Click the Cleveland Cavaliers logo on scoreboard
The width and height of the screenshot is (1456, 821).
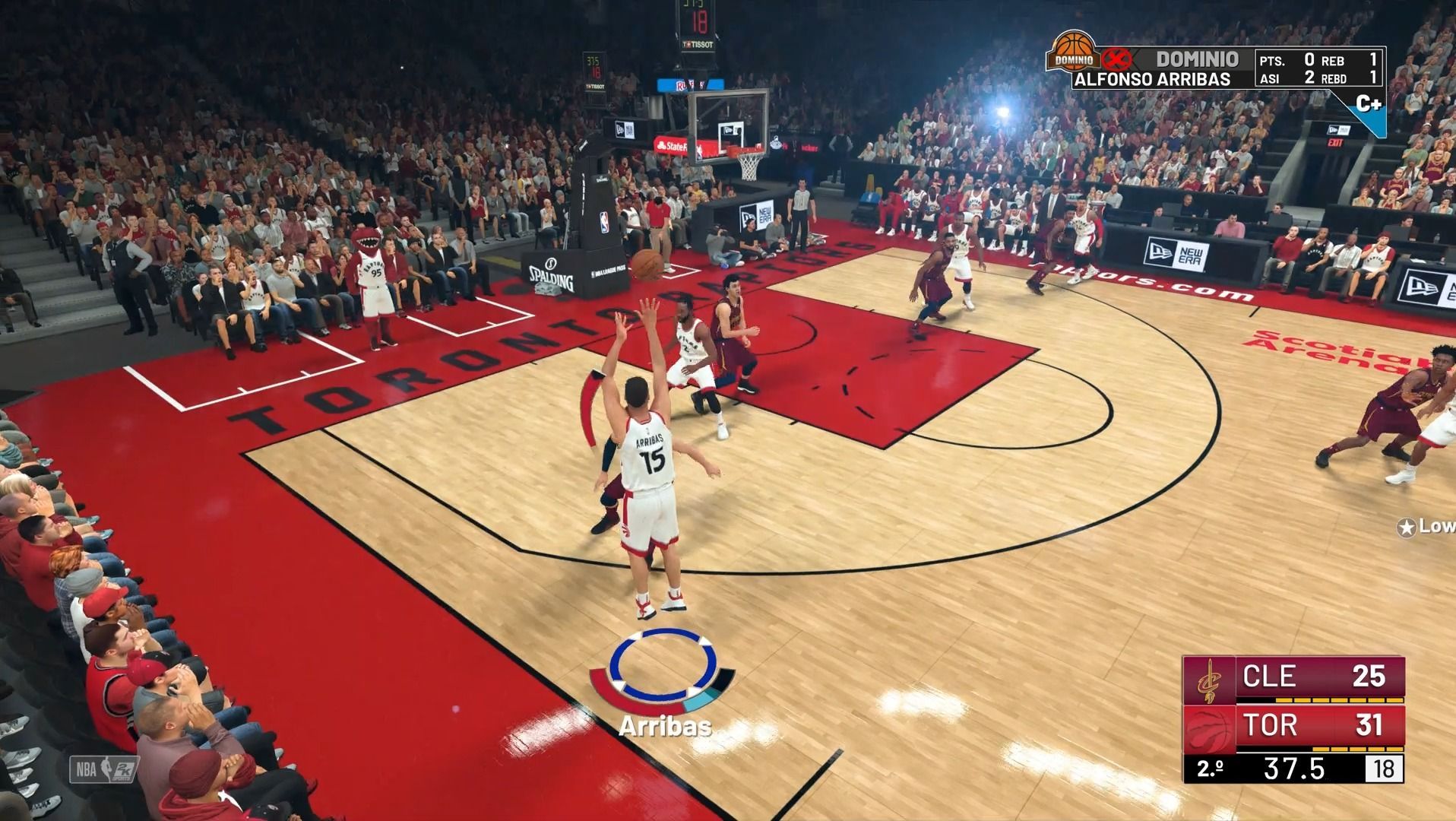[1208, 680]
